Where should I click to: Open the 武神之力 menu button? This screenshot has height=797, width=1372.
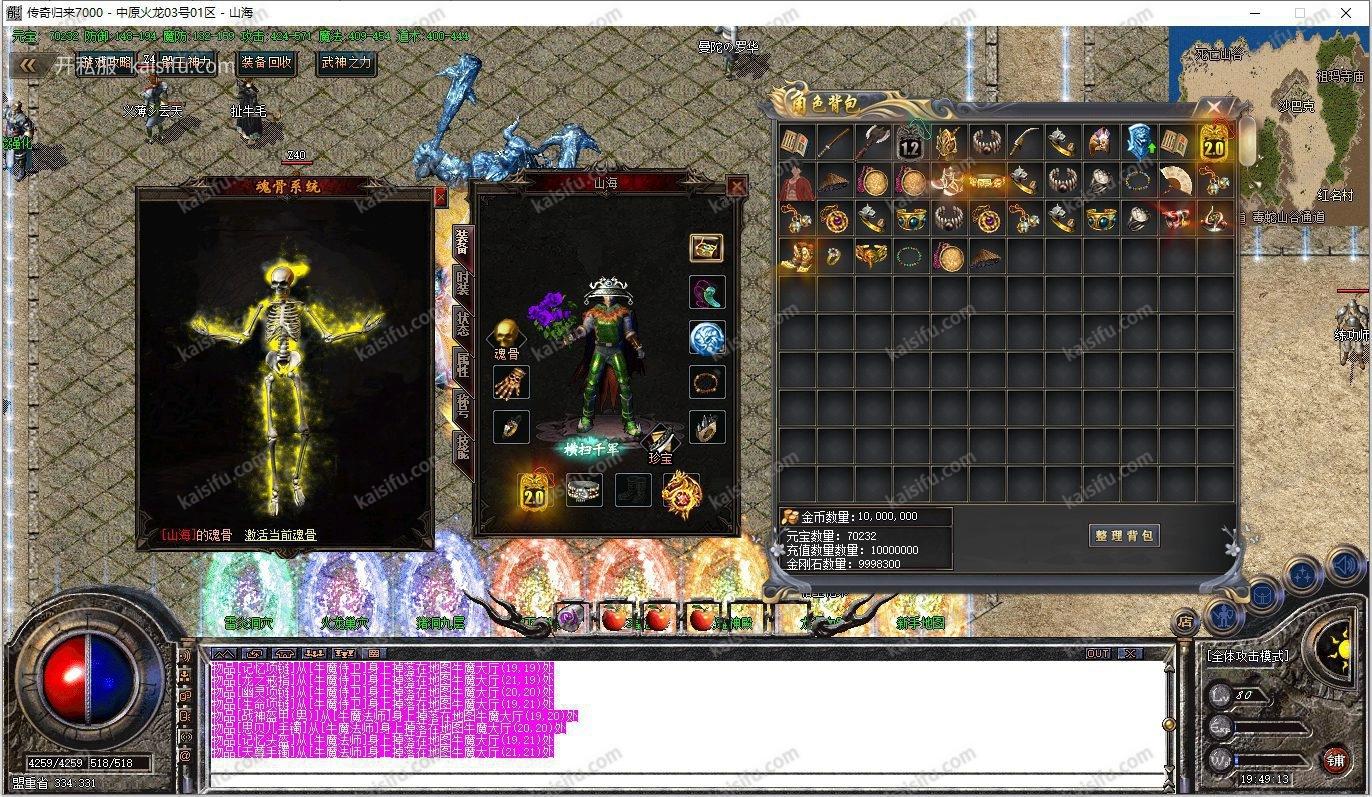coord(345,63)
